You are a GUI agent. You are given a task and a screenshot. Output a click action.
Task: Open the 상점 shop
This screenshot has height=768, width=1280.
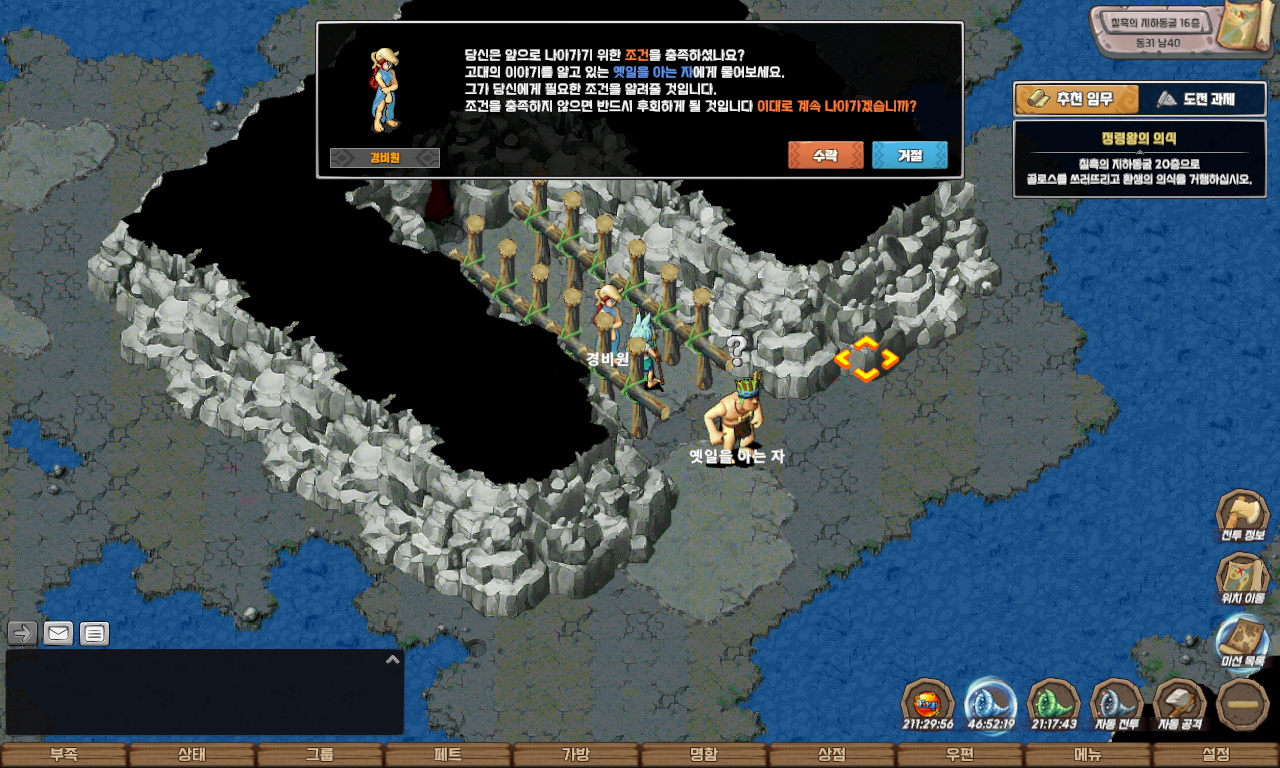click(x=832, y=755)
